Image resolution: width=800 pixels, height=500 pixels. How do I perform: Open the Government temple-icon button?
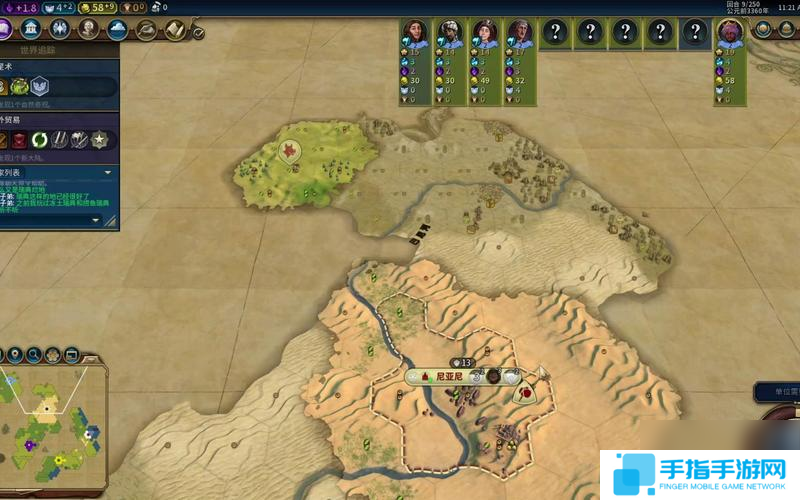click(x=29, y=28)
